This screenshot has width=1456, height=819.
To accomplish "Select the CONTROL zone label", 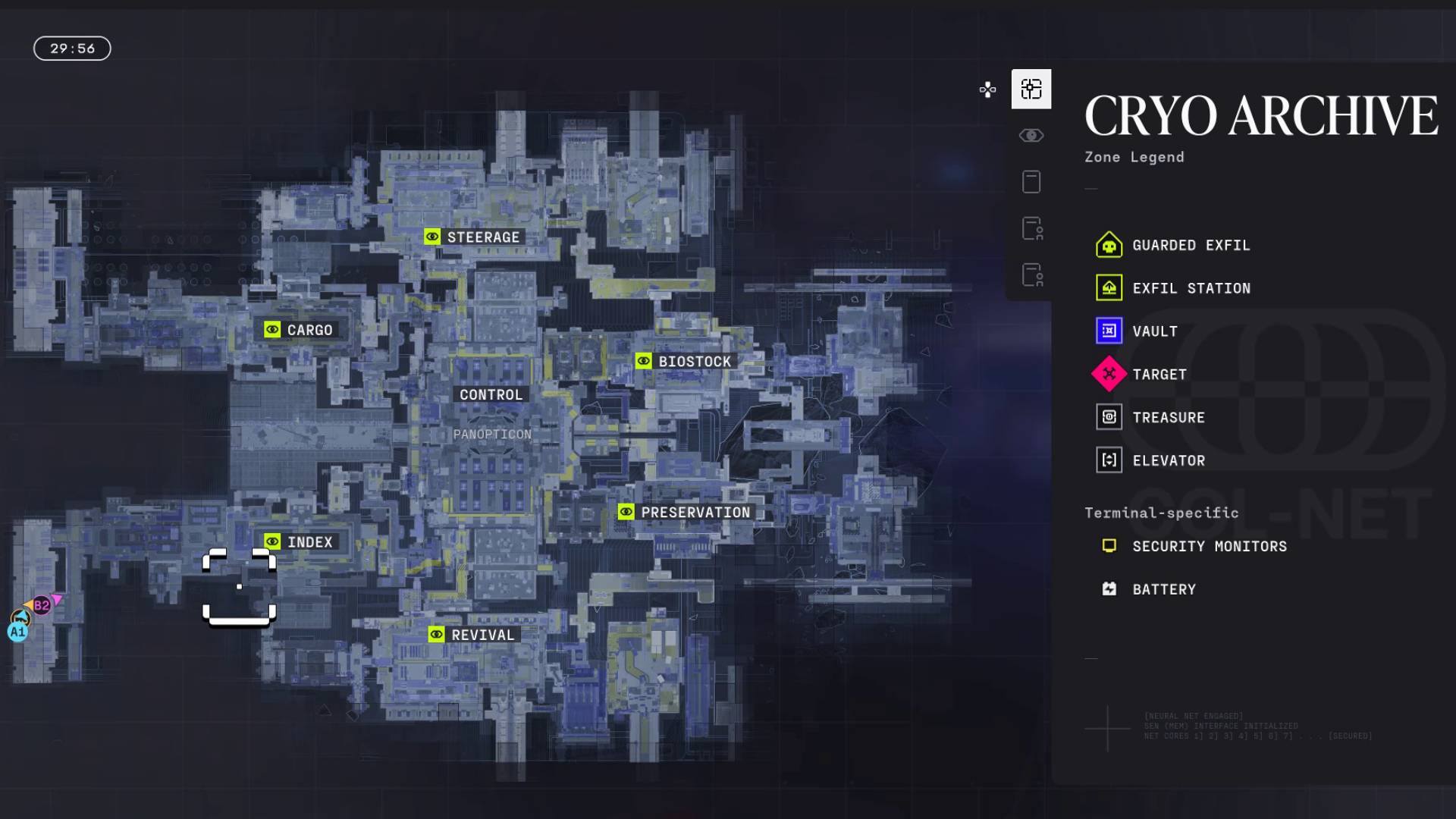I will click(x=491, y=394).
